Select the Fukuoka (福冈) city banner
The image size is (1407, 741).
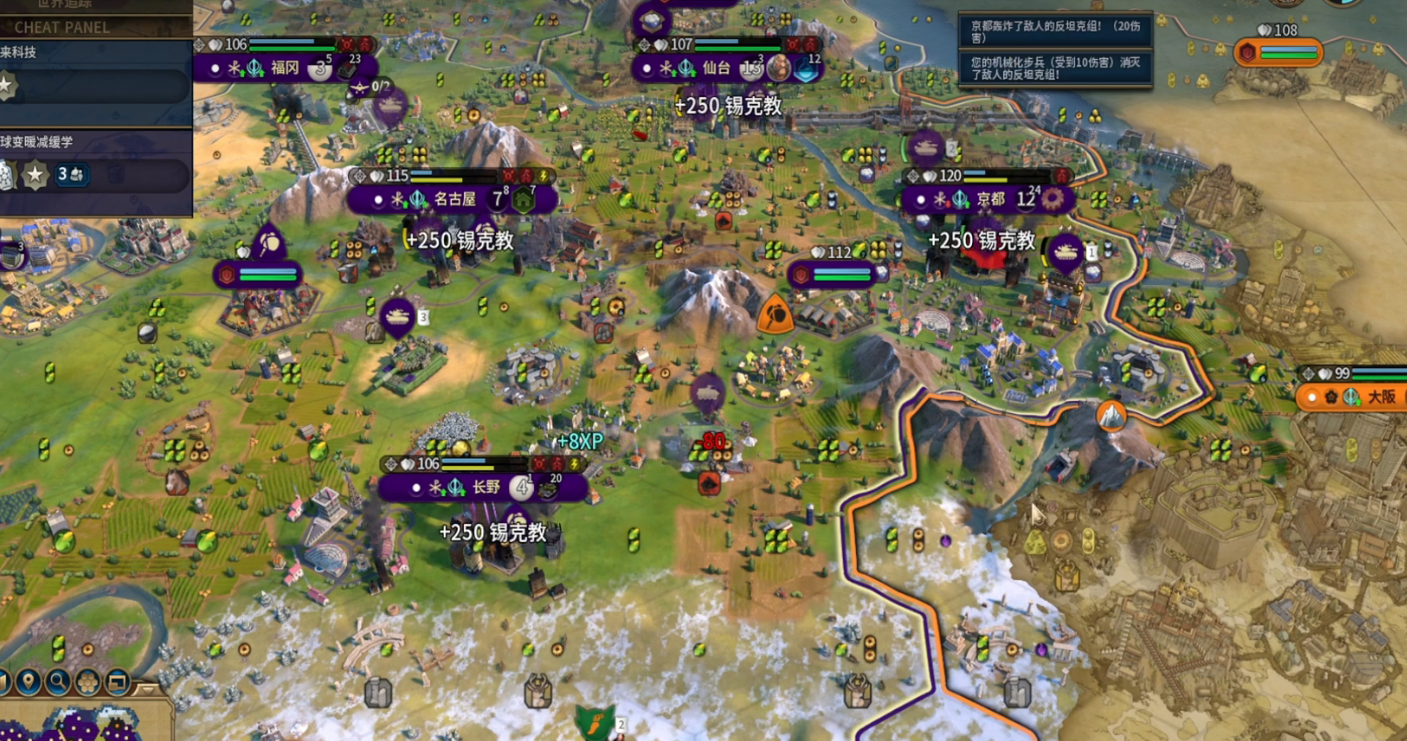click(285, 68)
